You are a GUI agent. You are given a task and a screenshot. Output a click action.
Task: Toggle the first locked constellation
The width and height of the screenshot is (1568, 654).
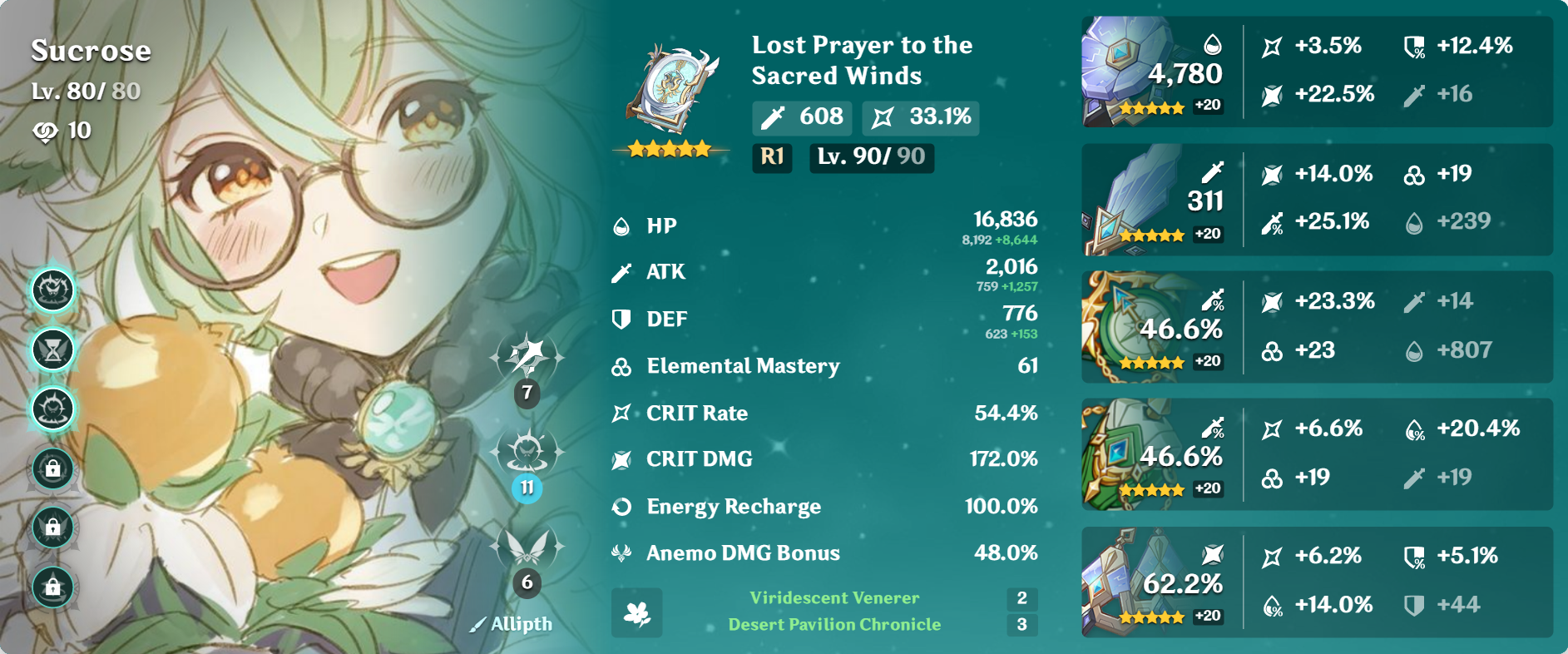tap(52, 469)
